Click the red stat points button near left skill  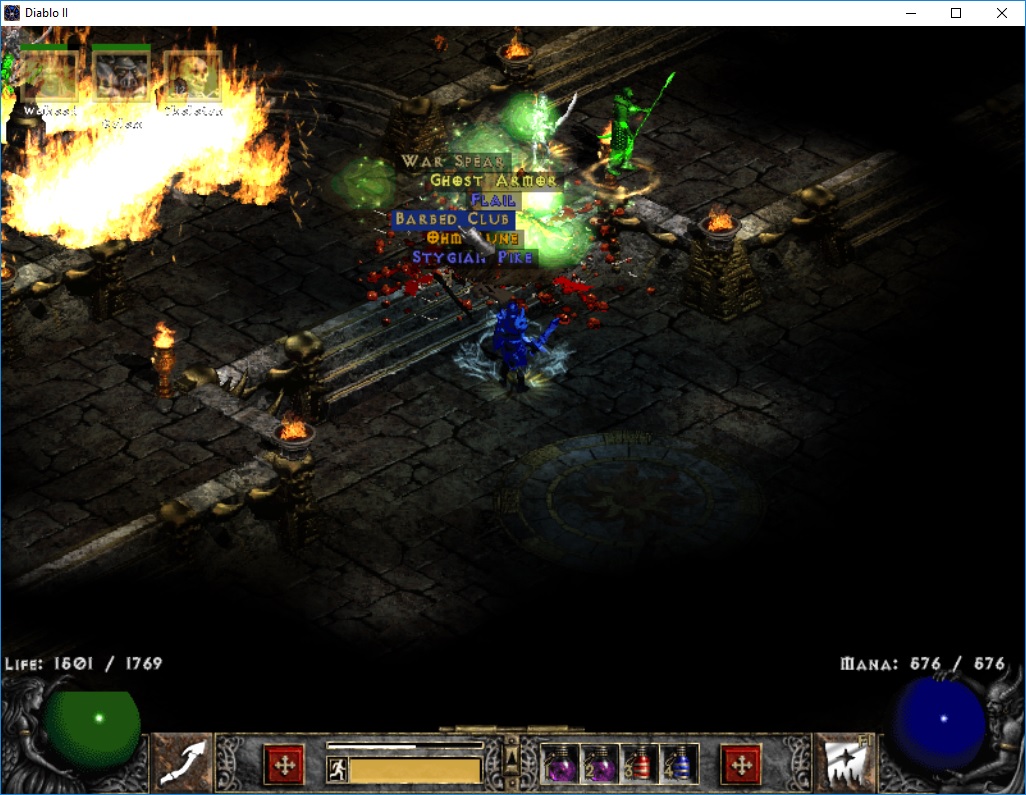283,765
